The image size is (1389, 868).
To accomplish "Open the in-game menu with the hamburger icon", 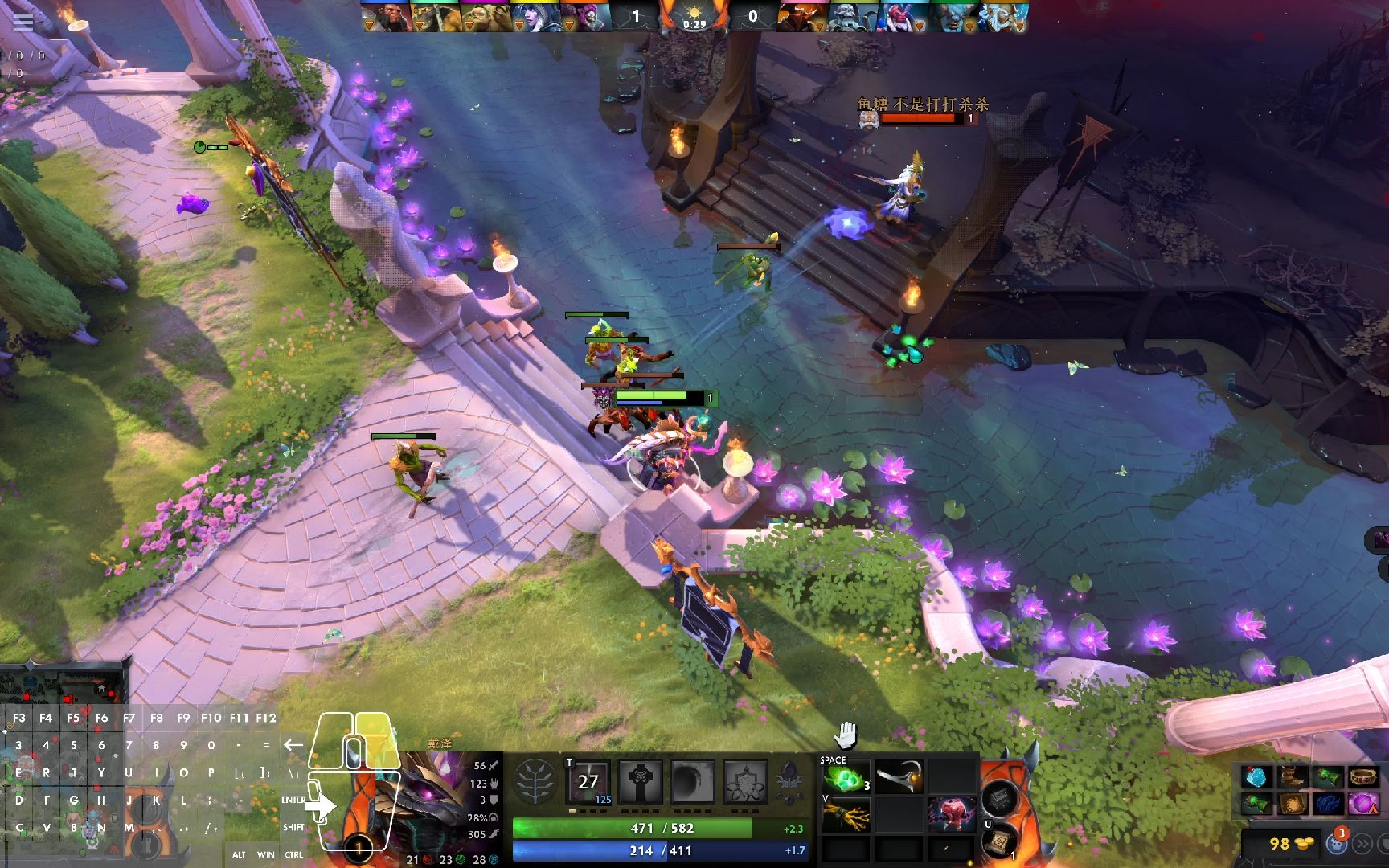I will (x=24, y=23).
